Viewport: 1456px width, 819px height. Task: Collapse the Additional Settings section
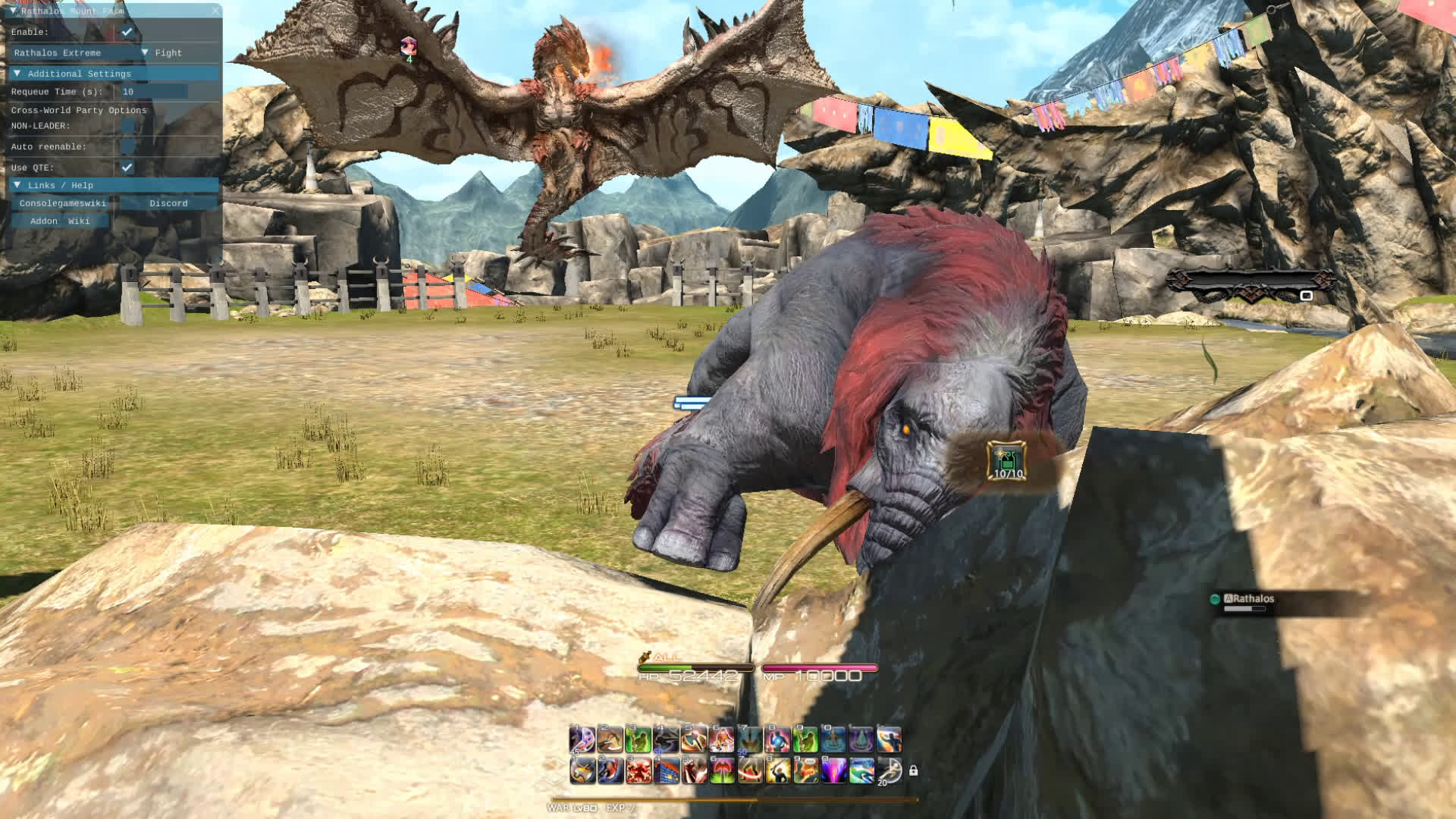pyautogui.click(x=17, y=74)
